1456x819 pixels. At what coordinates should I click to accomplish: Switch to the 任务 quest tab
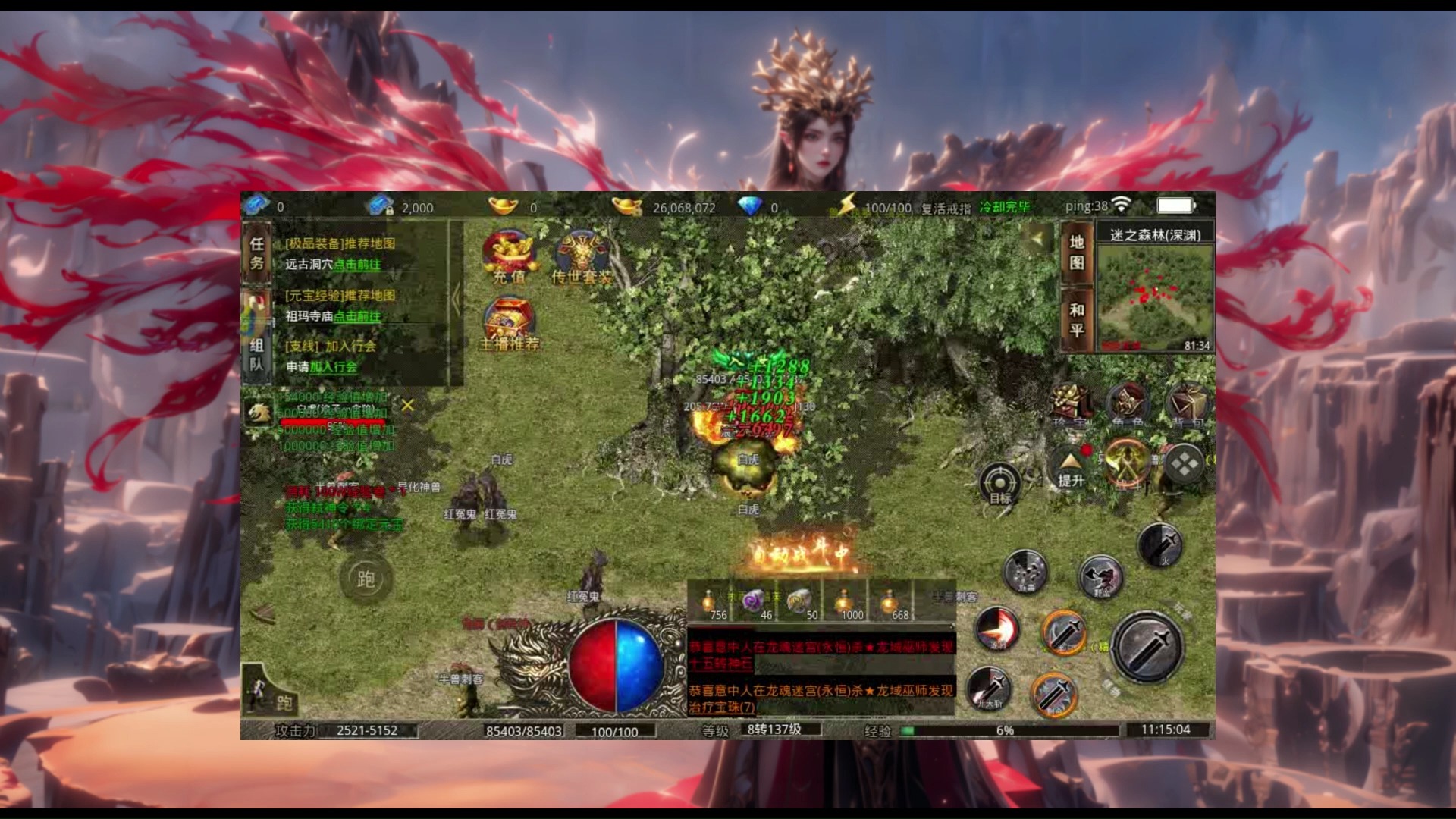257,254
